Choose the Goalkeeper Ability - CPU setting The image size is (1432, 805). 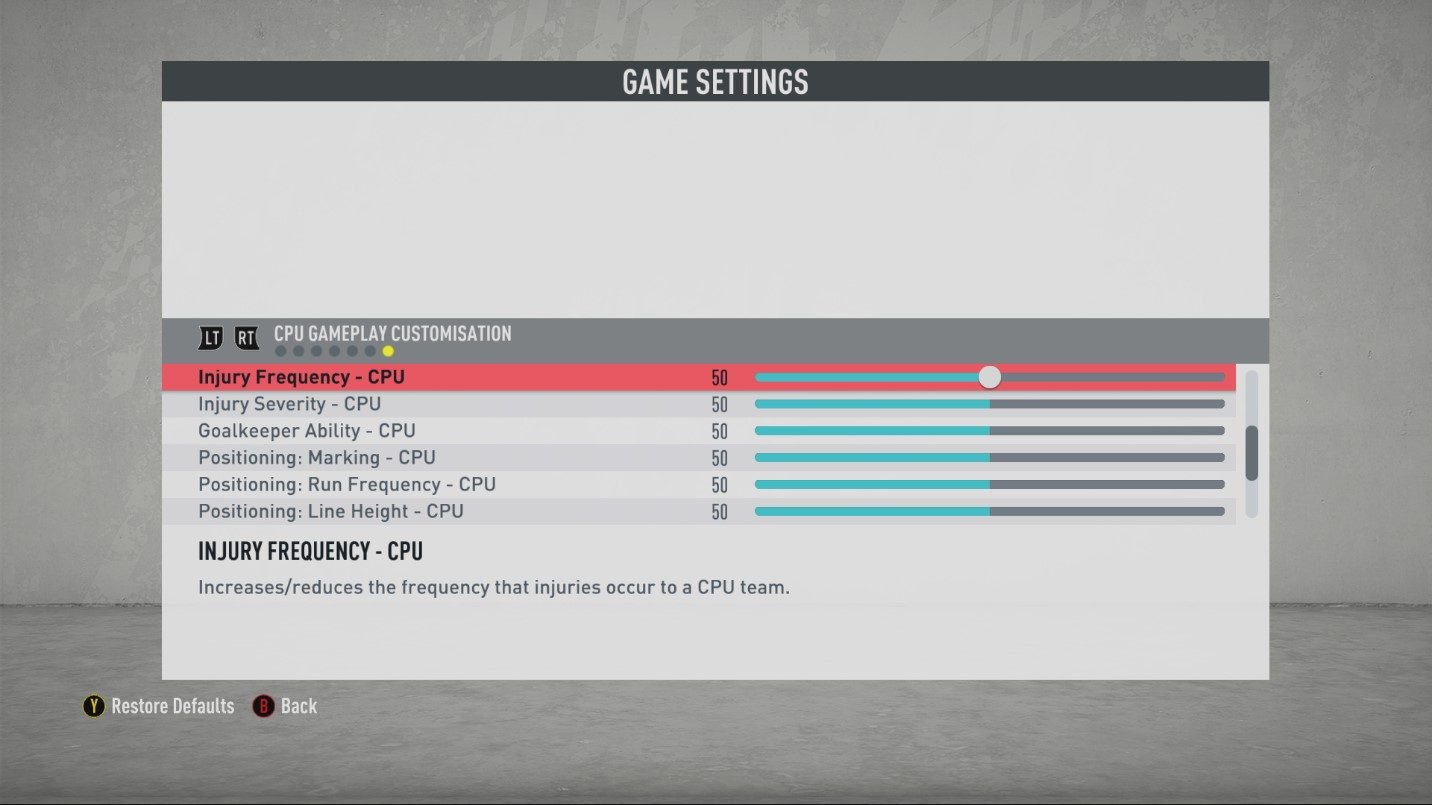point(306,431)
